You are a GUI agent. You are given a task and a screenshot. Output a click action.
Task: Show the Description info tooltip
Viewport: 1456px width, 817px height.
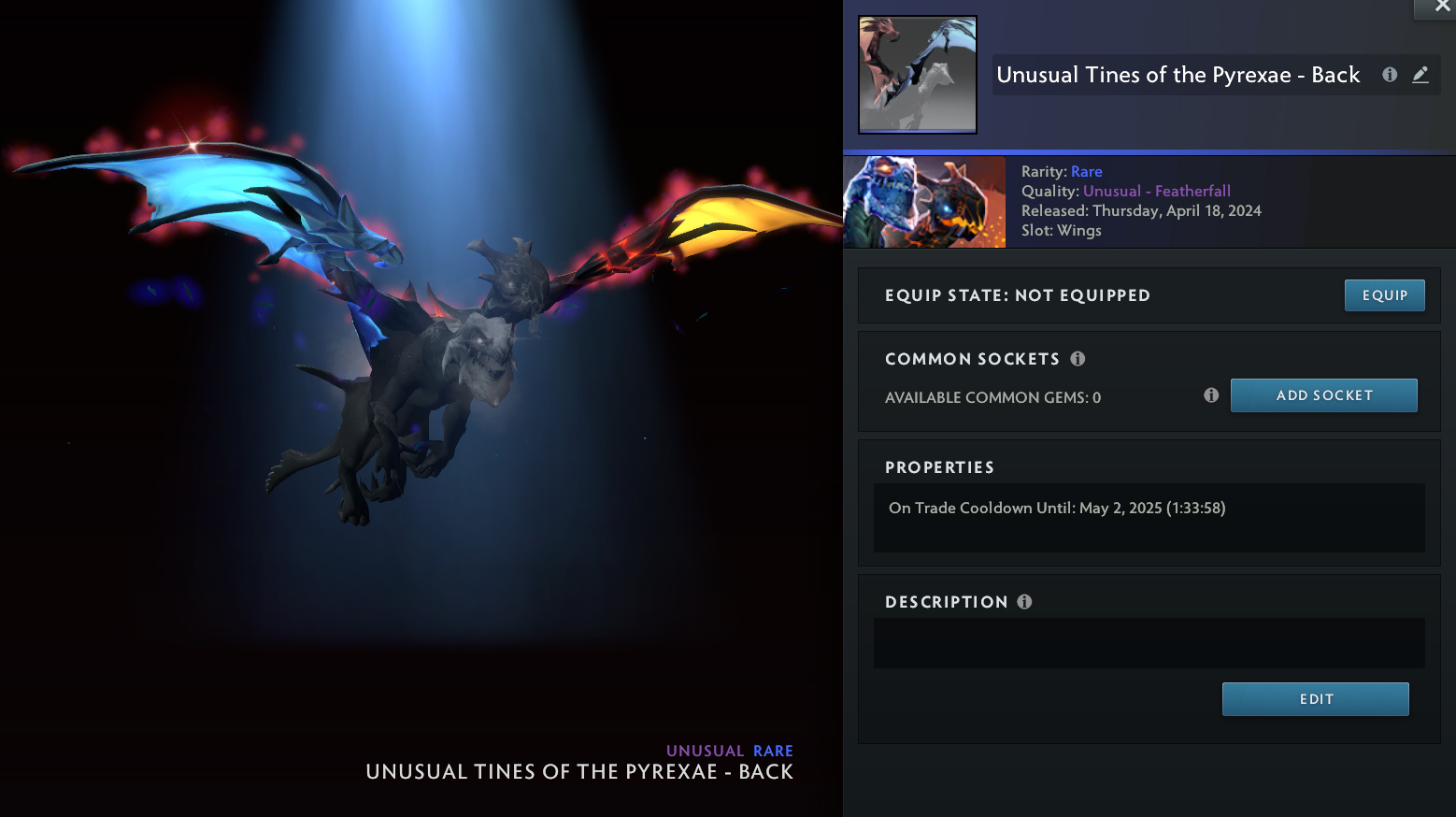point(1025,602)
